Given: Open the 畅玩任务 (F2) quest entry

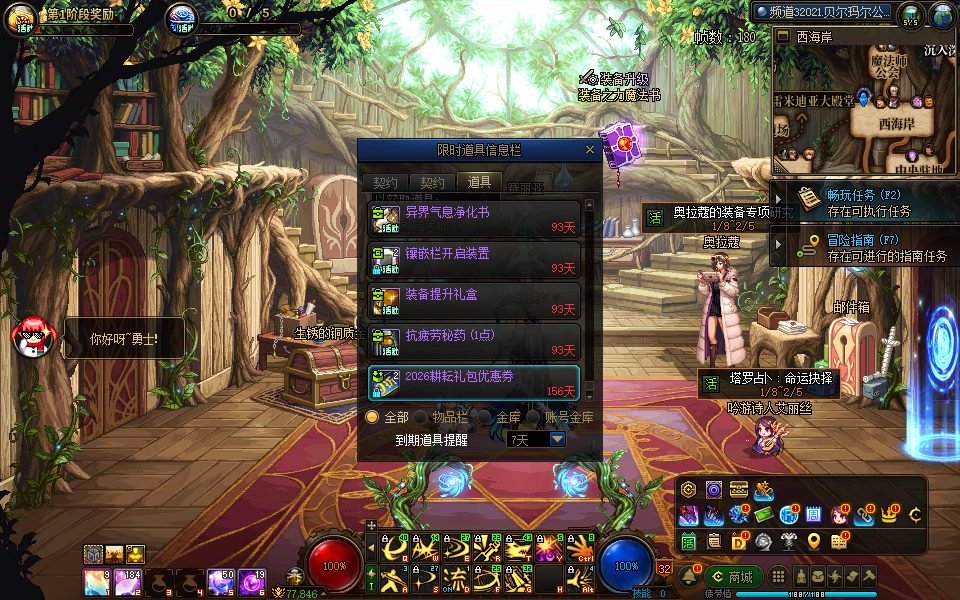Looking at the screenshot, I should [x=866, y=203].
